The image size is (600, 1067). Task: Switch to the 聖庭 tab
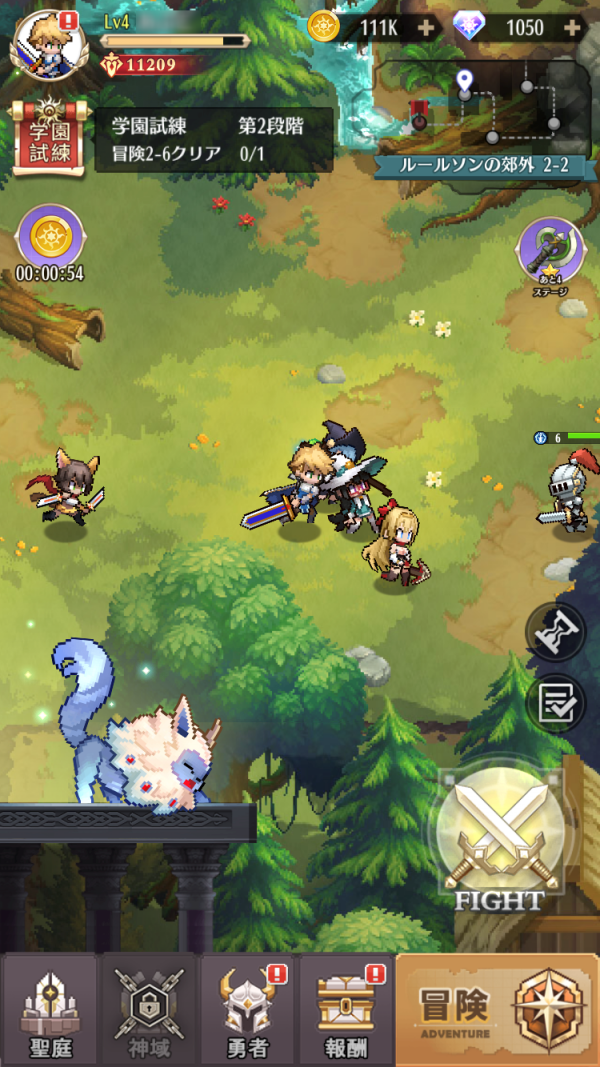coord(49,1008)
